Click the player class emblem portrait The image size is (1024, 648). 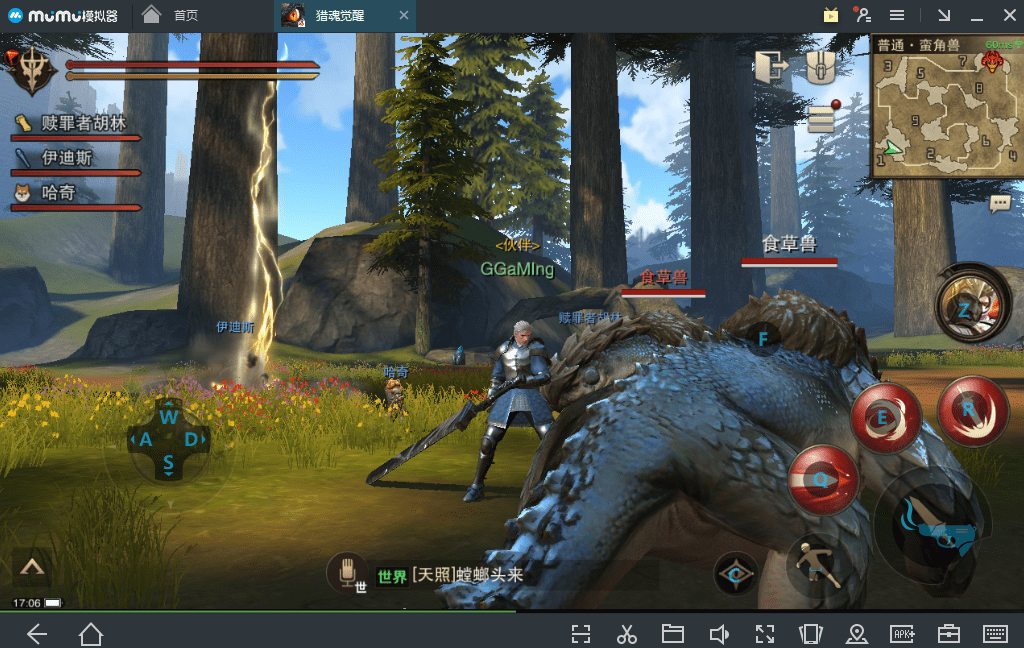(x=34, y=70)
